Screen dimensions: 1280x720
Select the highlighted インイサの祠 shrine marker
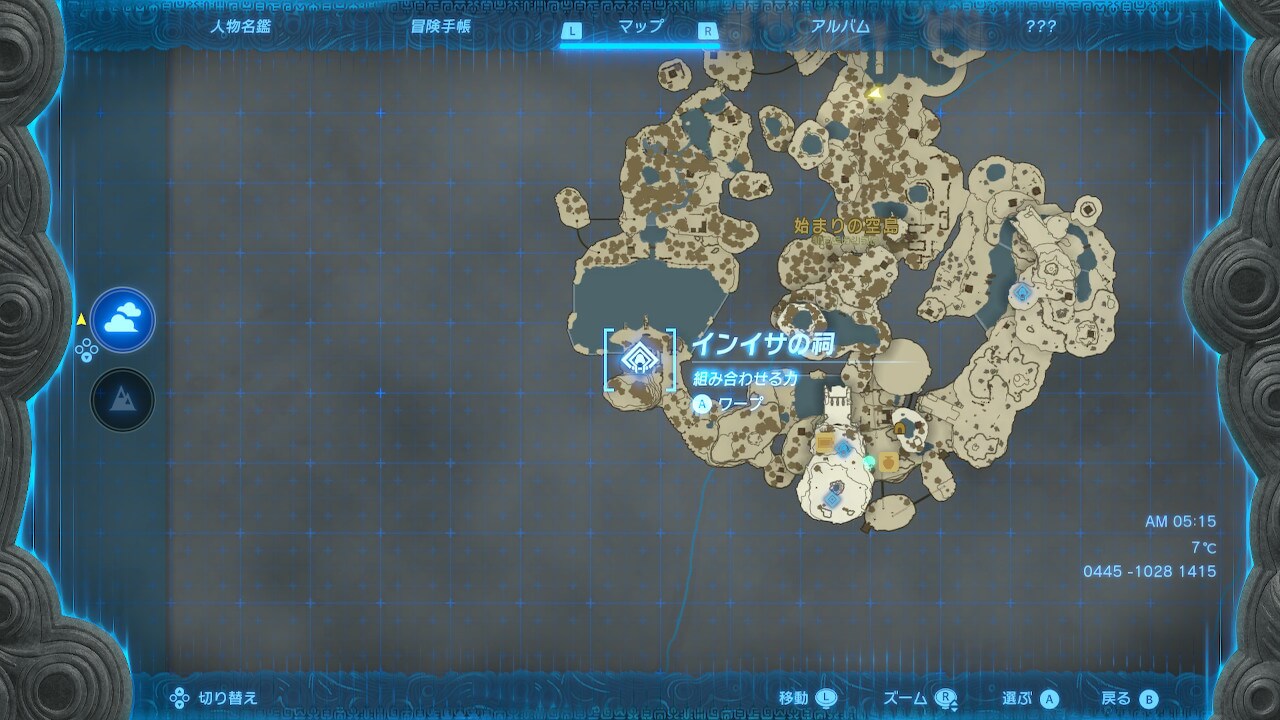pyautogui.click(x=638, y=358)
